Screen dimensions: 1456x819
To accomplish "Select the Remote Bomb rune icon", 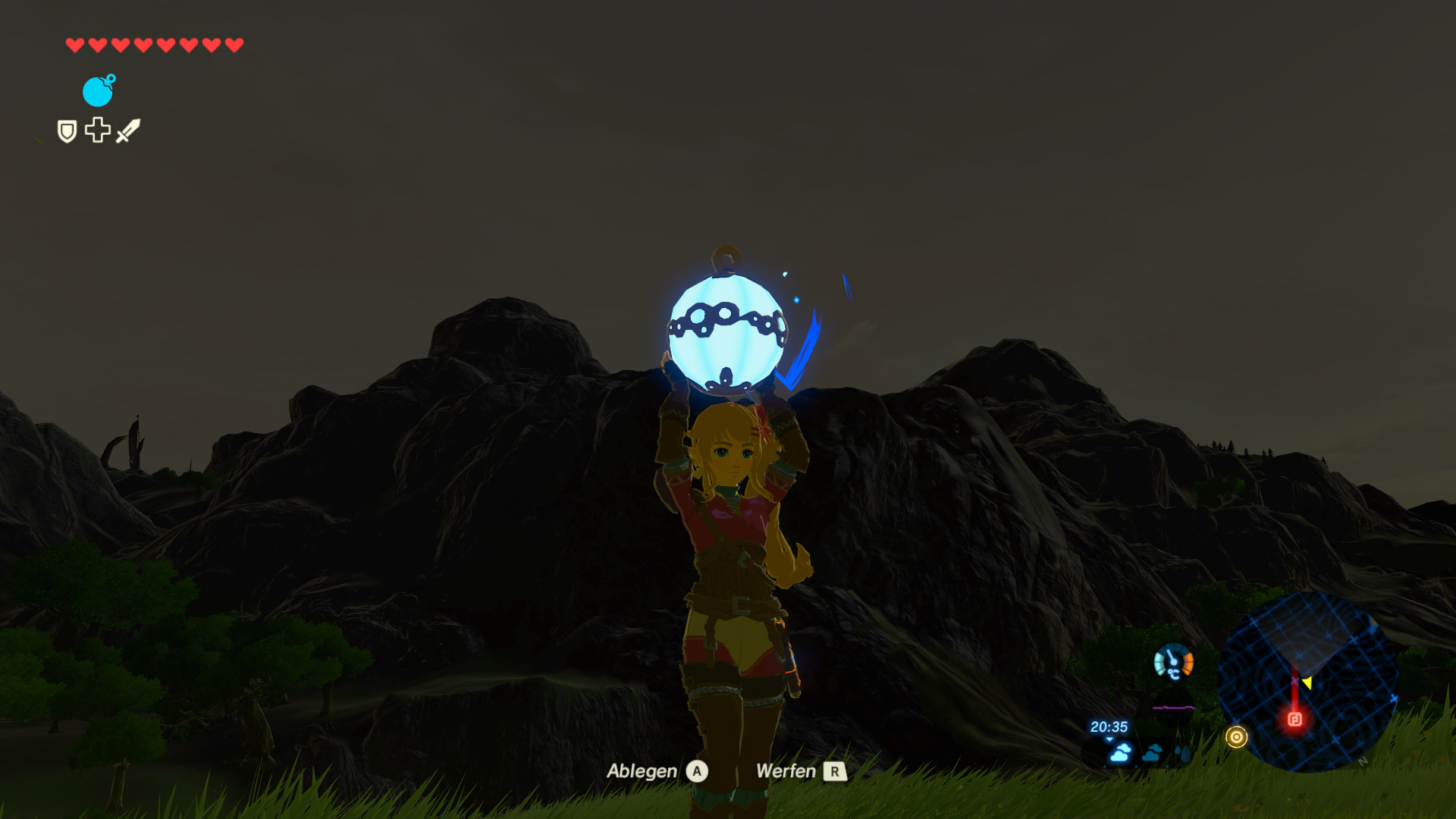I will click(97, 91).
